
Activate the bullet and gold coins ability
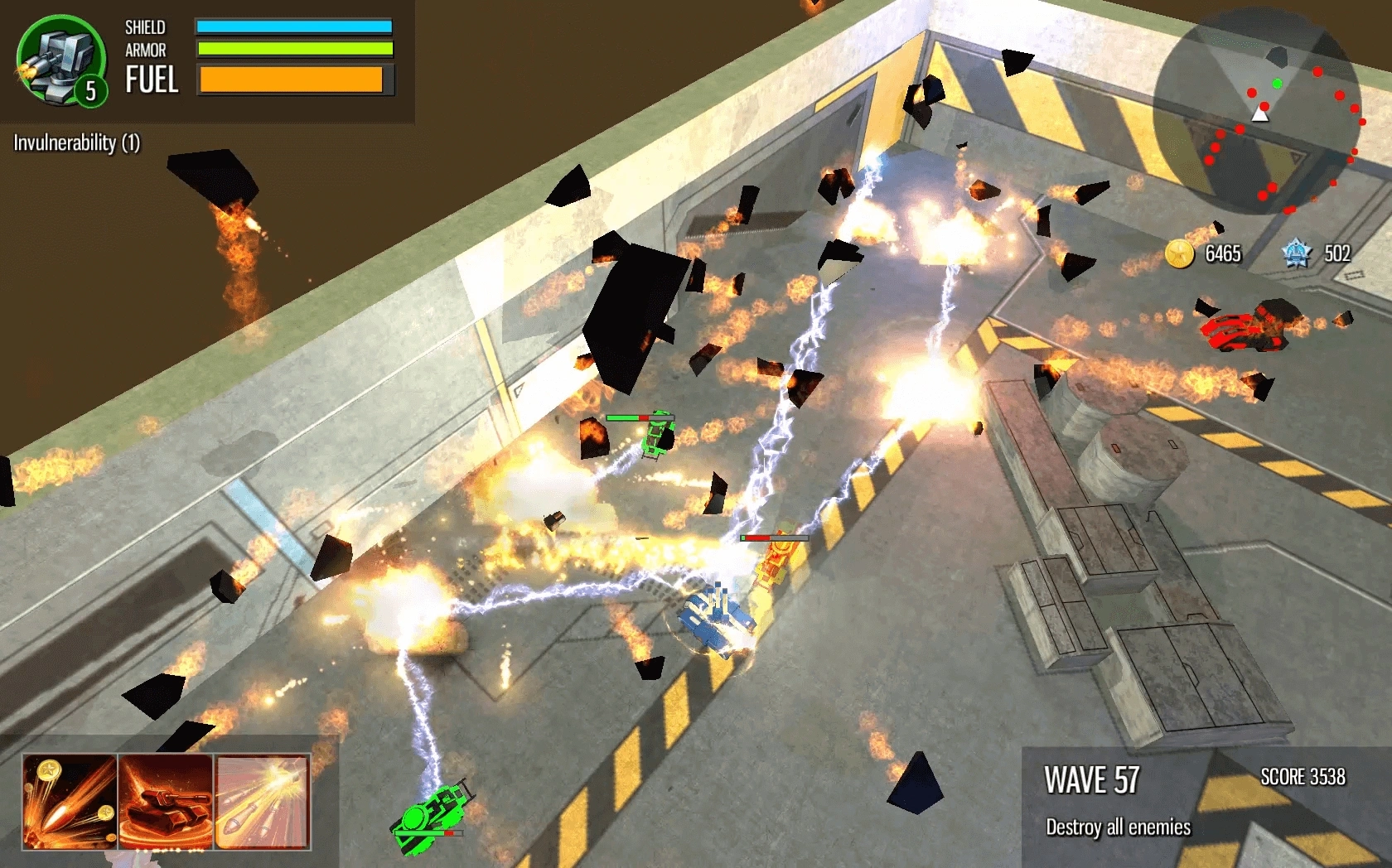(x=70, y=801)
